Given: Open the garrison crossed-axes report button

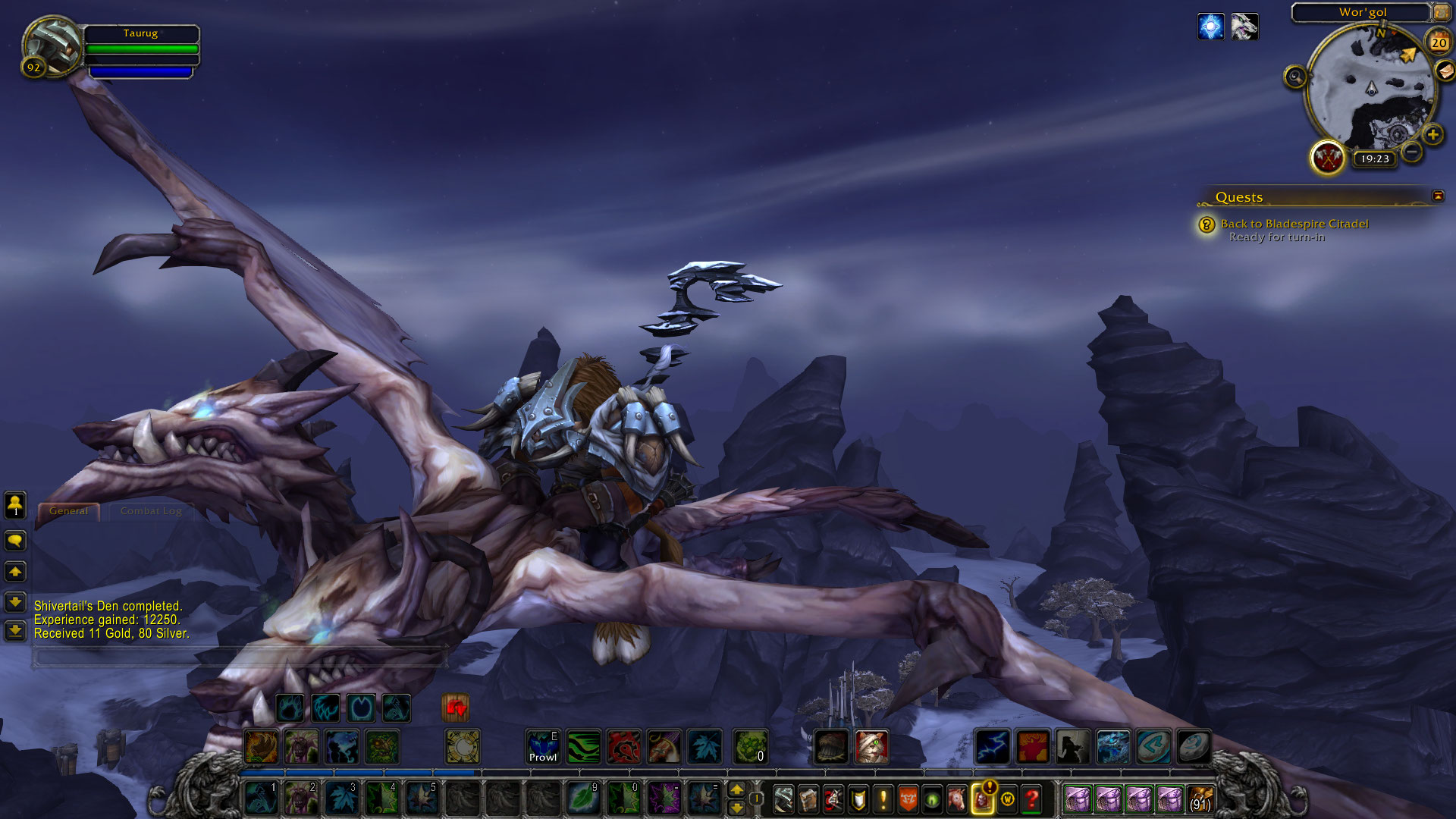Looking at the screenshot, I should pos(1328,158).
